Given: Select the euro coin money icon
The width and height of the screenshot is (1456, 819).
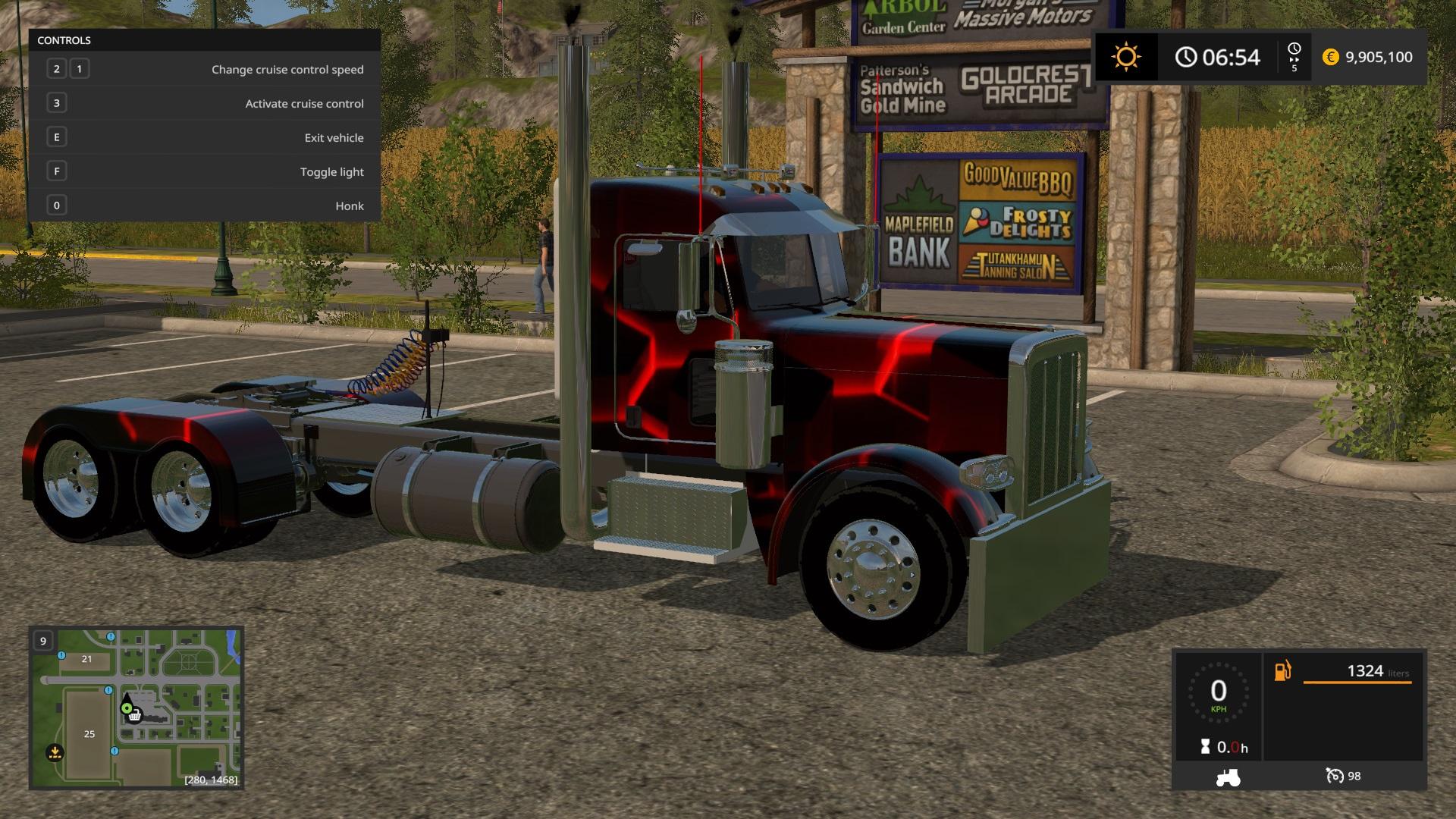Looking at the screenshot, I should coord(1331,57).
